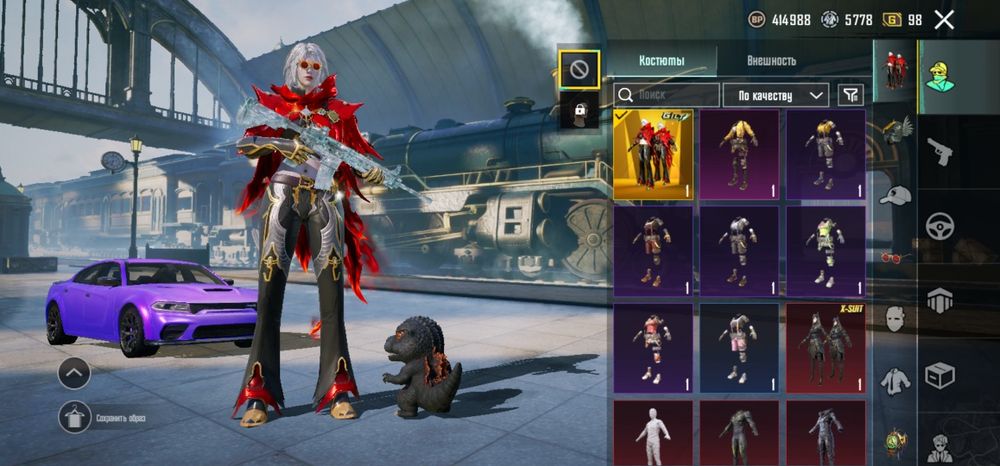The width and height of the screenshot is (1000, 466).
Task: Select the Костюмы tab
Action: click(661, 61)
